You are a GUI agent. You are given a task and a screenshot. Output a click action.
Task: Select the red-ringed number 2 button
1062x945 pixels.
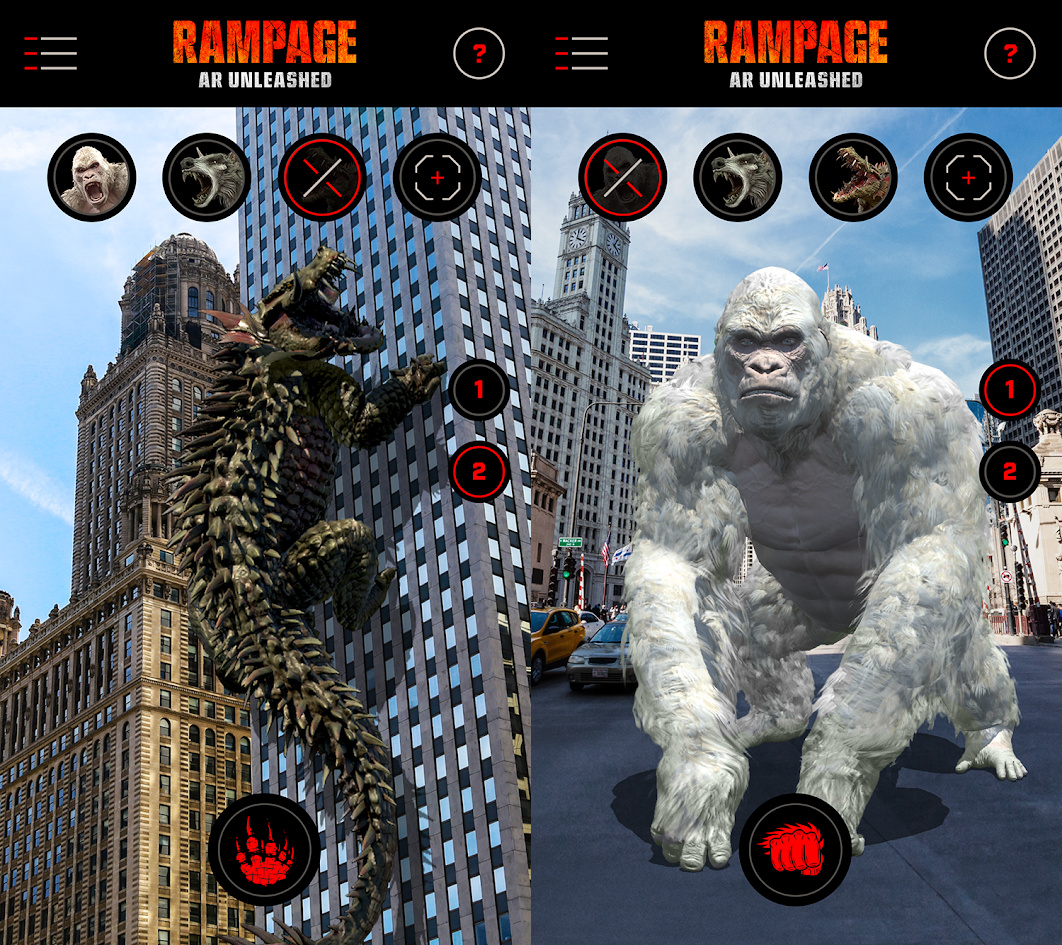click(479, 471)
